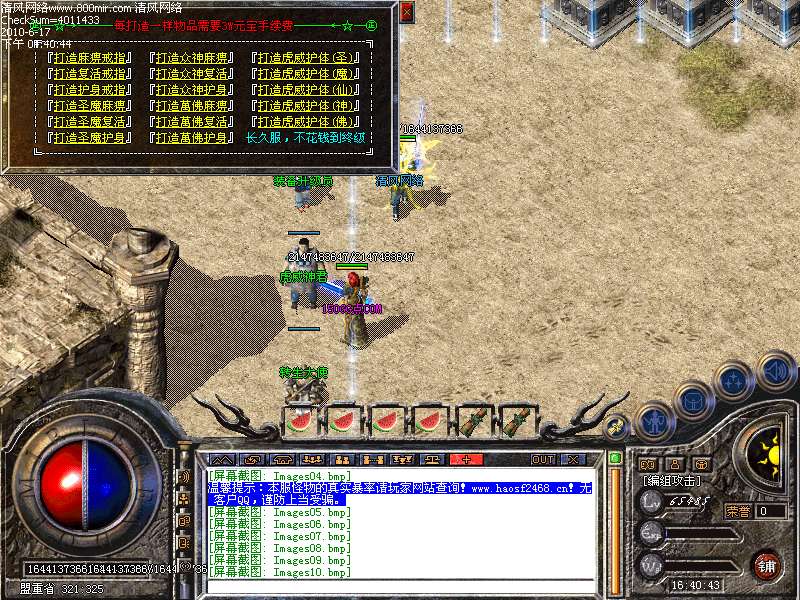This screenshot has width=800, height=600.
Task: Select the 打造复活戒指 option
Action: click(x=90, y=74)
